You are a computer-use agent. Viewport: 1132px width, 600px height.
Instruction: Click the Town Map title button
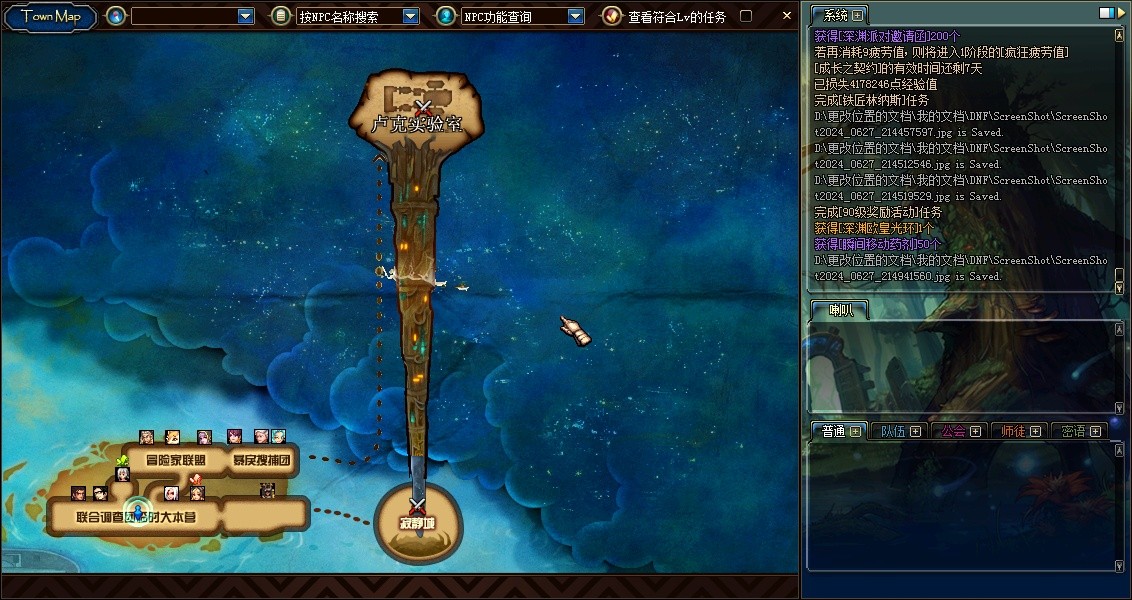[50, 16]
